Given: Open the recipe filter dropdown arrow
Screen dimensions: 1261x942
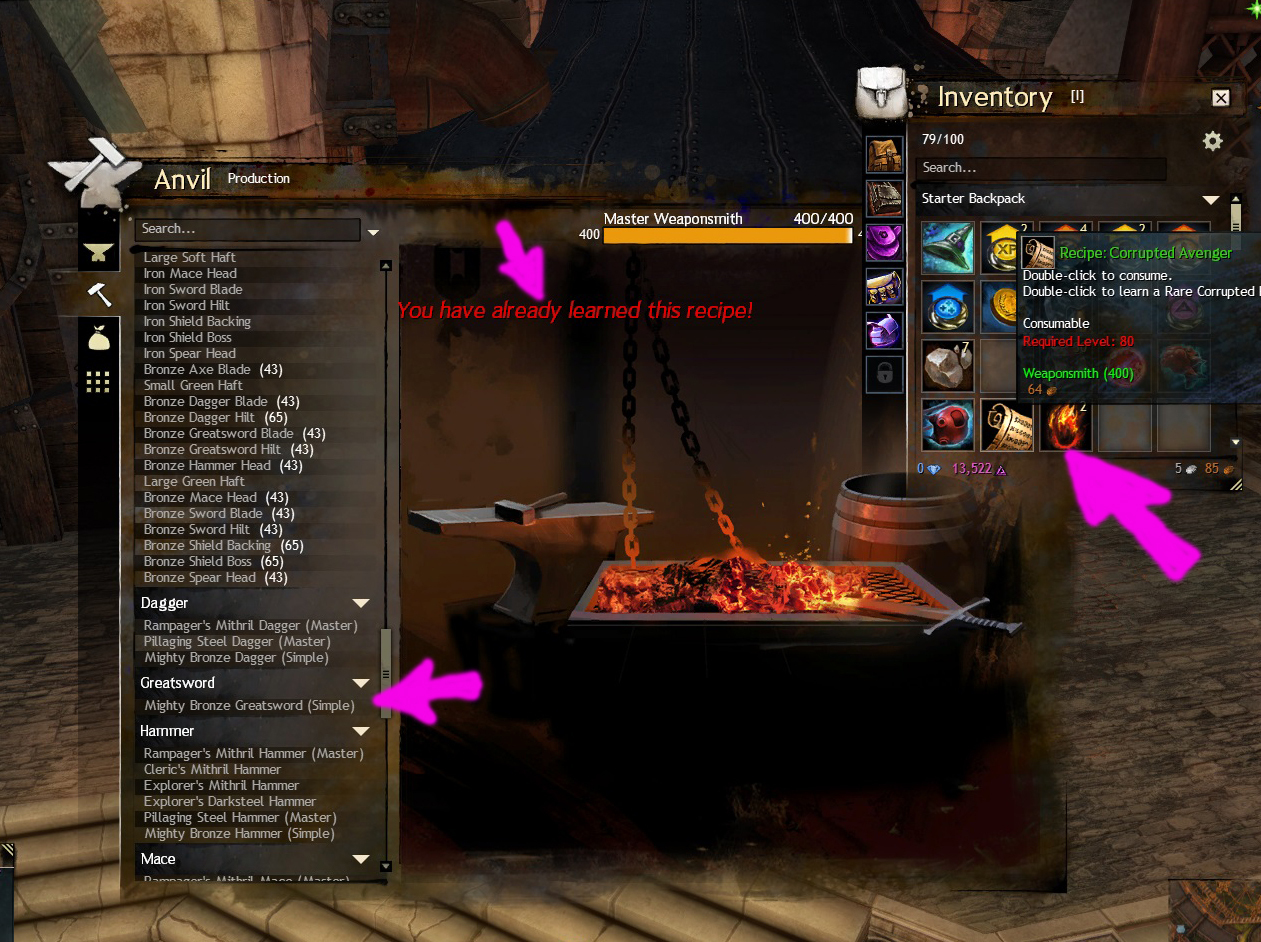Looking at the screenshot, I should pyautogui.click(x=373, y=232).
